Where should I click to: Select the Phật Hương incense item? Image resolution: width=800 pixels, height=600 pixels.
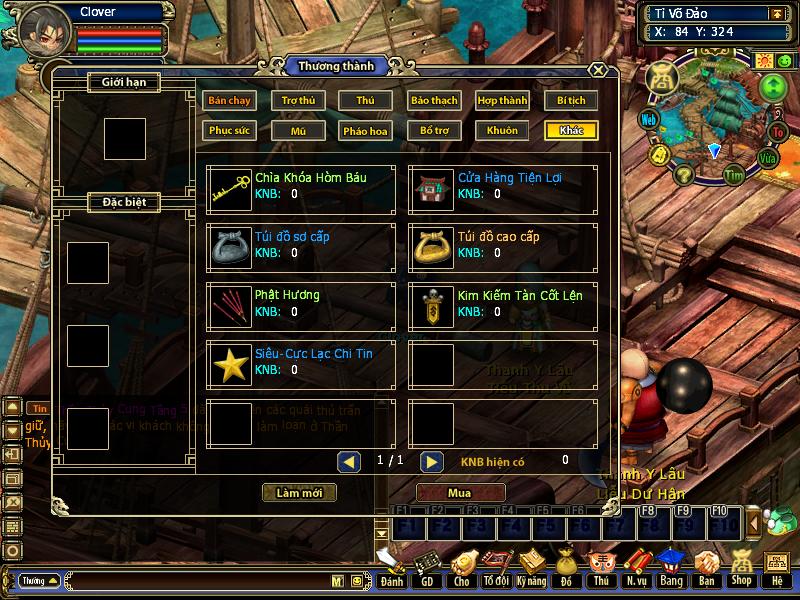coord(230,303)
